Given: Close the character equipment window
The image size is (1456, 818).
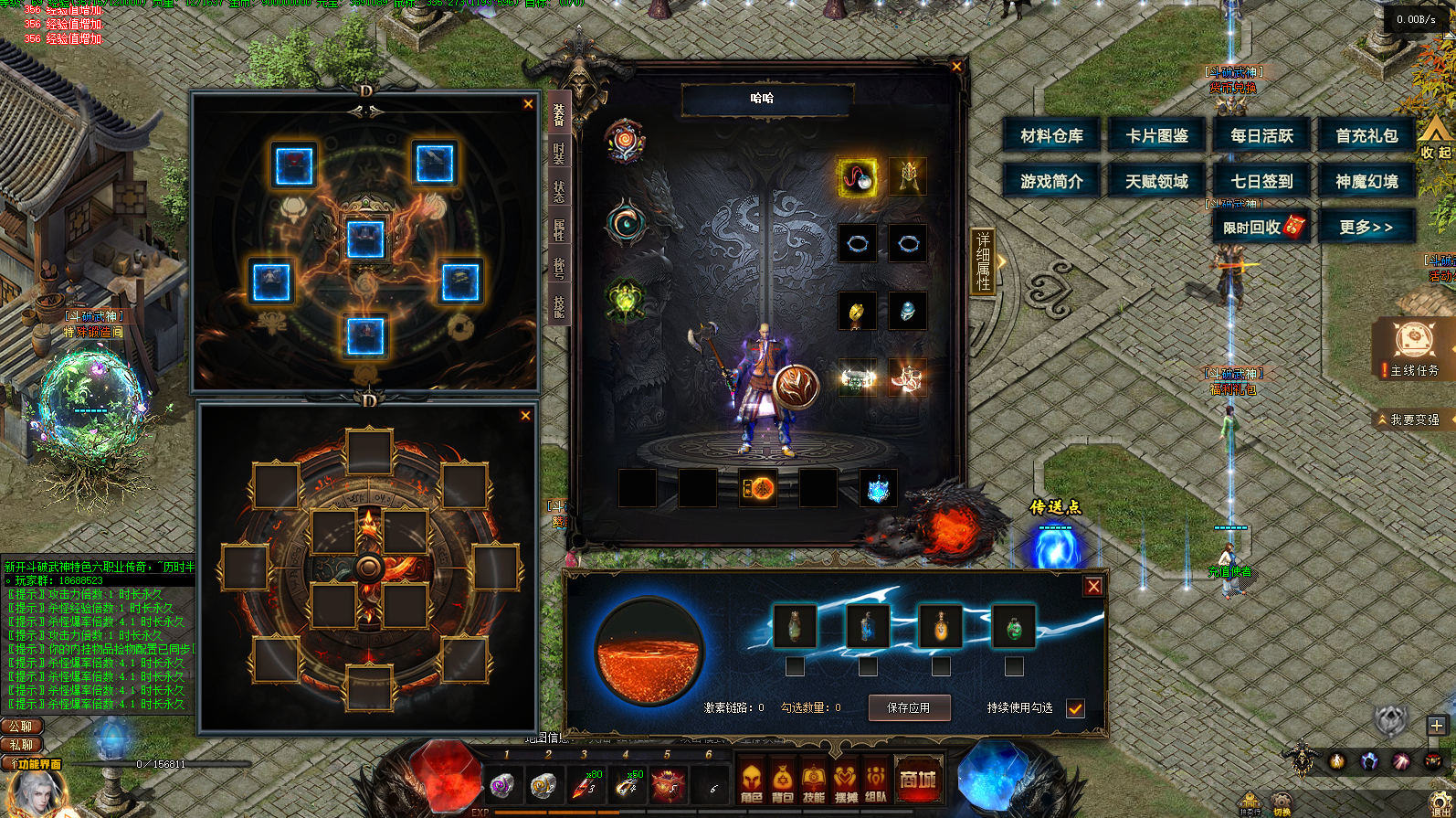Looking at the screenshot, I should 956,66.
